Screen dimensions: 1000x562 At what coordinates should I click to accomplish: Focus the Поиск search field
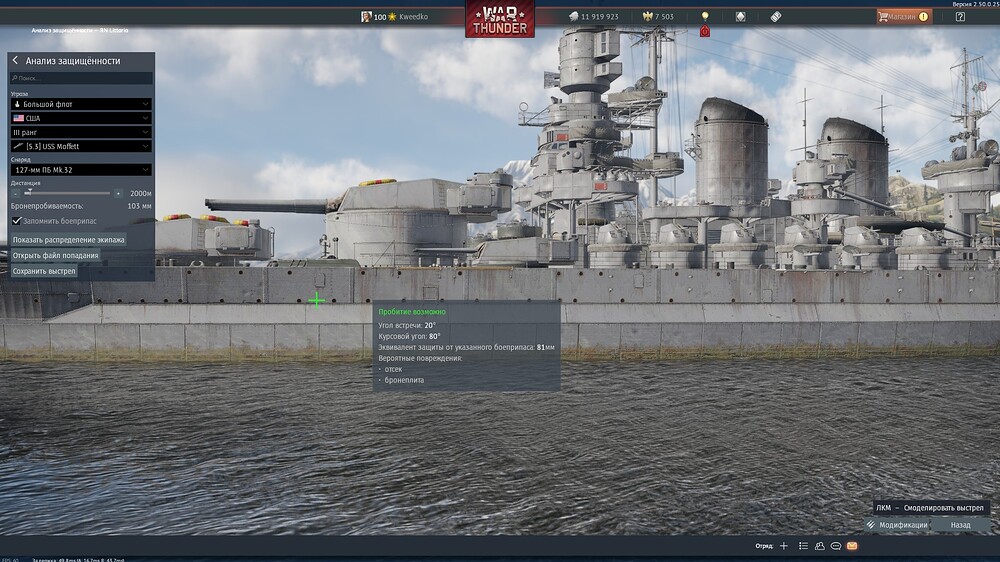[82, 77]
